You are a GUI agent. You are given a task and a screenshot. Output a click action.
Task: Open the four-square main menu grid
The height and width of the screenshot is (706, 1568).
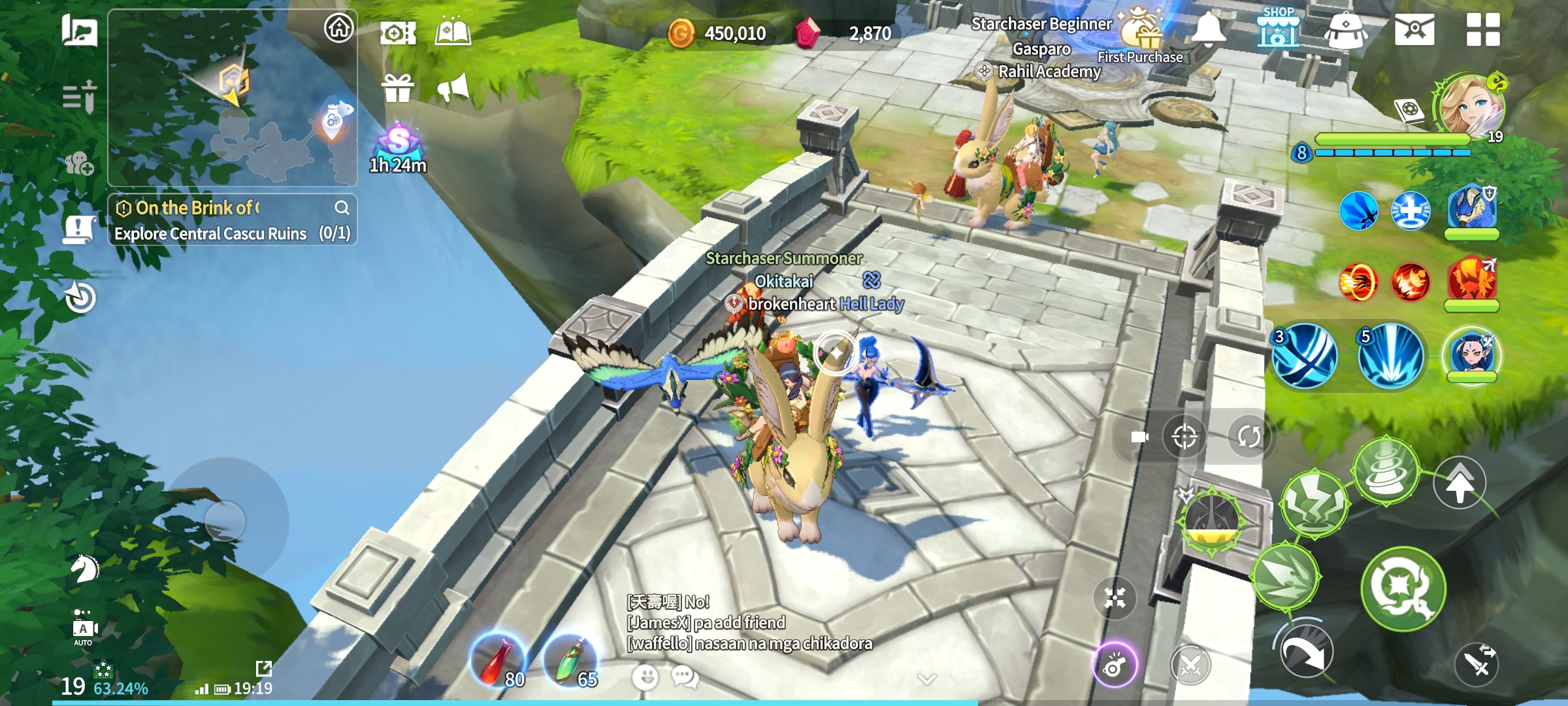click(1482, 30)
